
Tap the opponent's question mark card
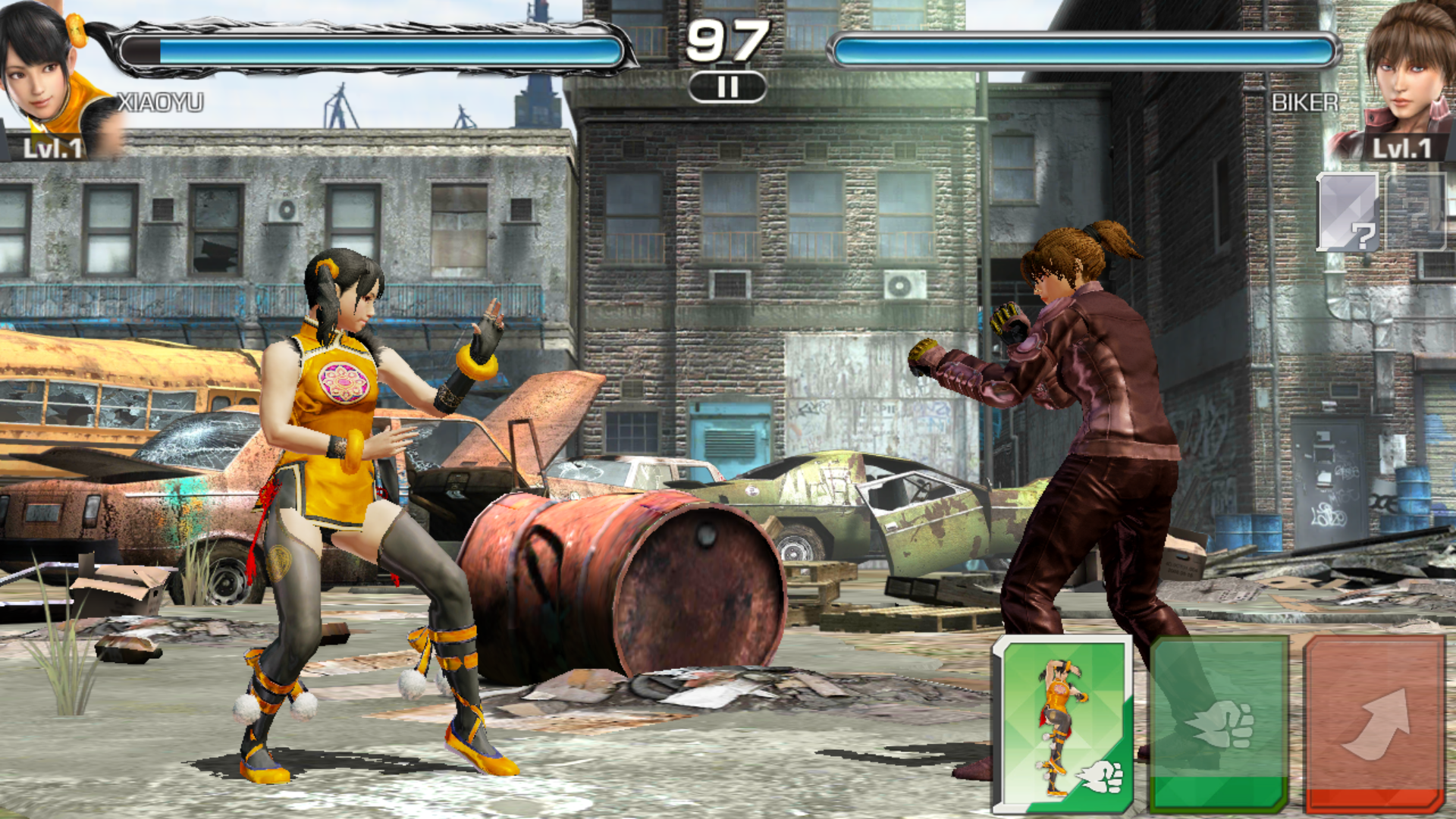pos(1348,212)
